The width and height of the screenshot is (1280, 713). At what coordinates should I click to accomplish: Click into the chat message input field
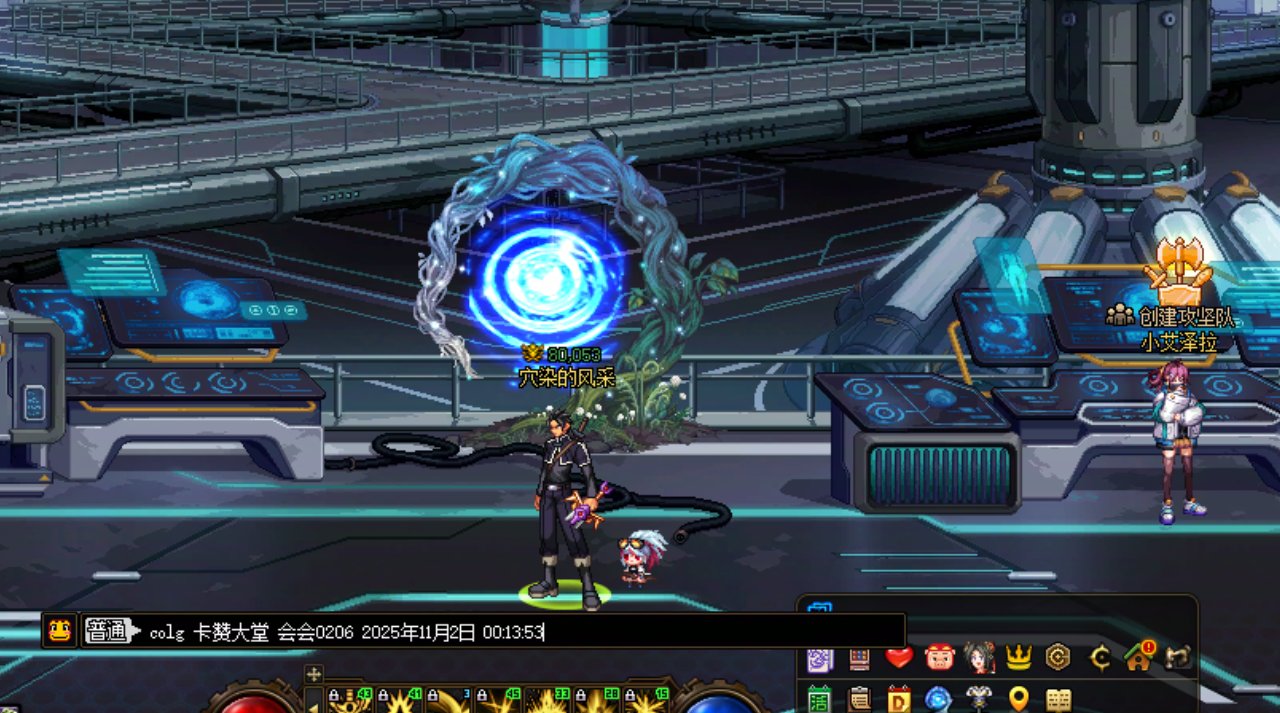[520, 632]
